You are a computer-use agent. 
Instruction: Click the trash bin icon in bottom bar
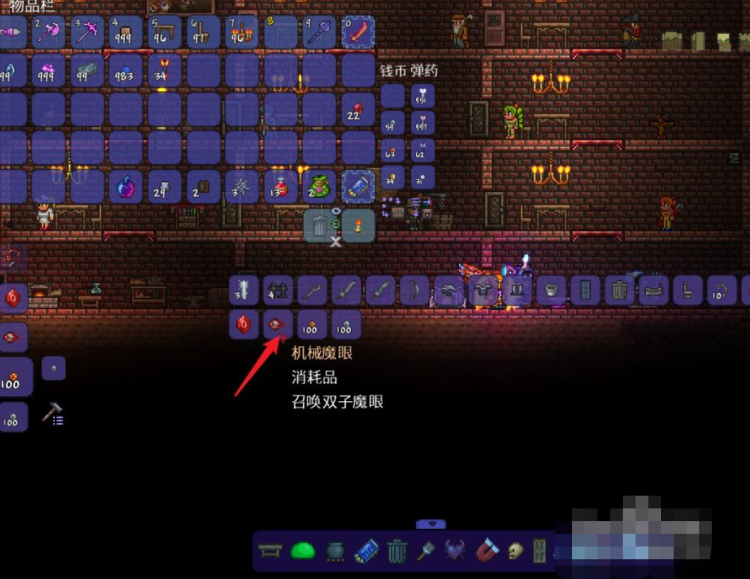point(397,550)
